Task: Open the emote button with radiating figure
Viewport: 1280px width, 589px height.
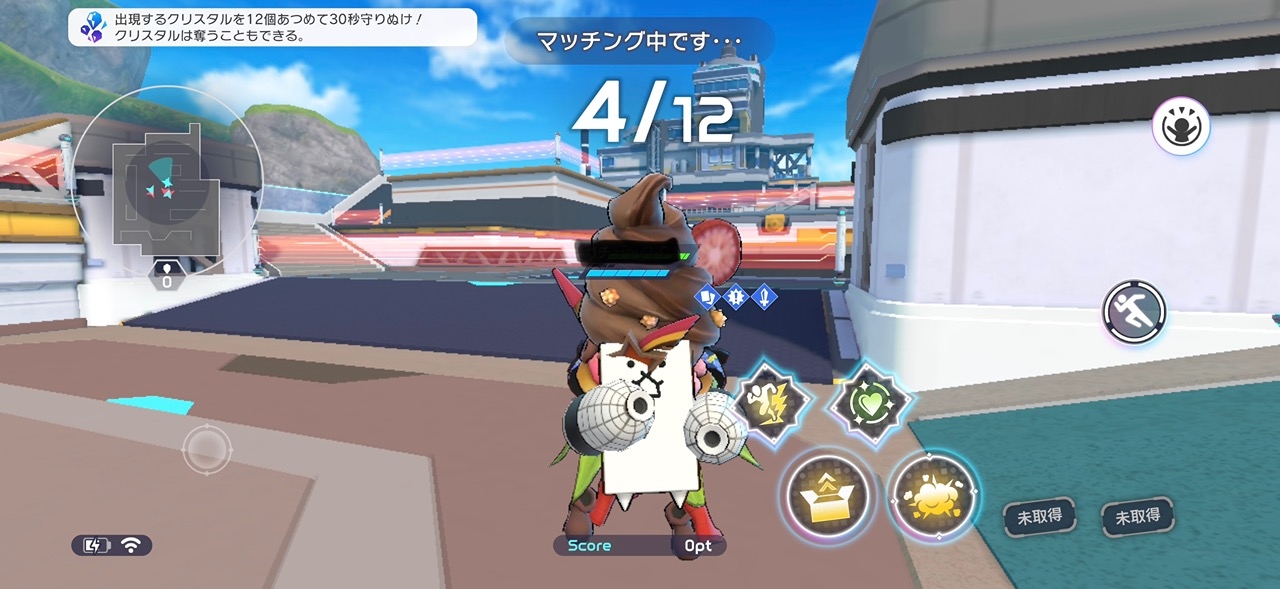Action: pos(1181,127)
